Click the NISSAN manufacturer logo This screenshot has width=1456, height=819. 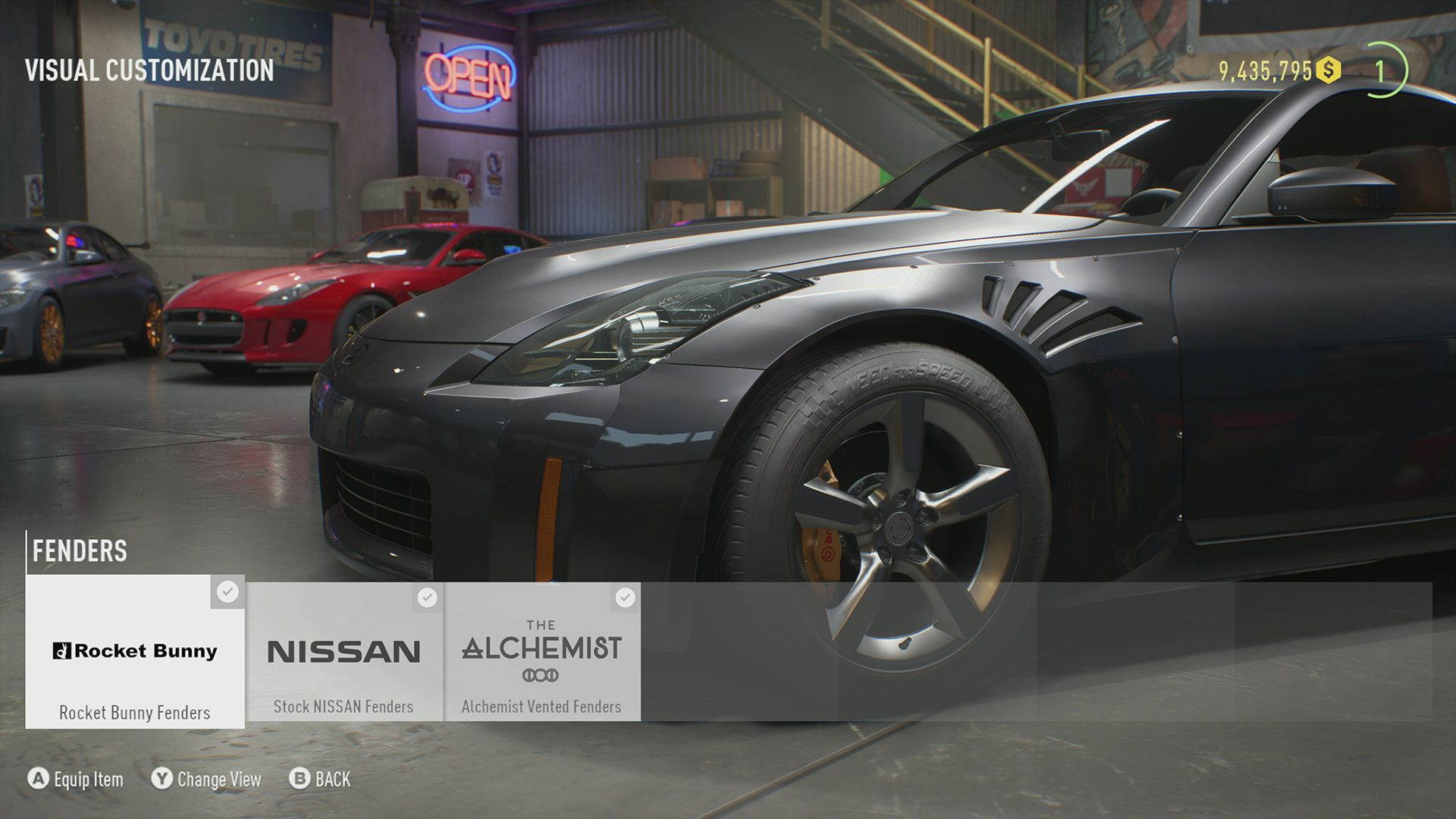345,651
